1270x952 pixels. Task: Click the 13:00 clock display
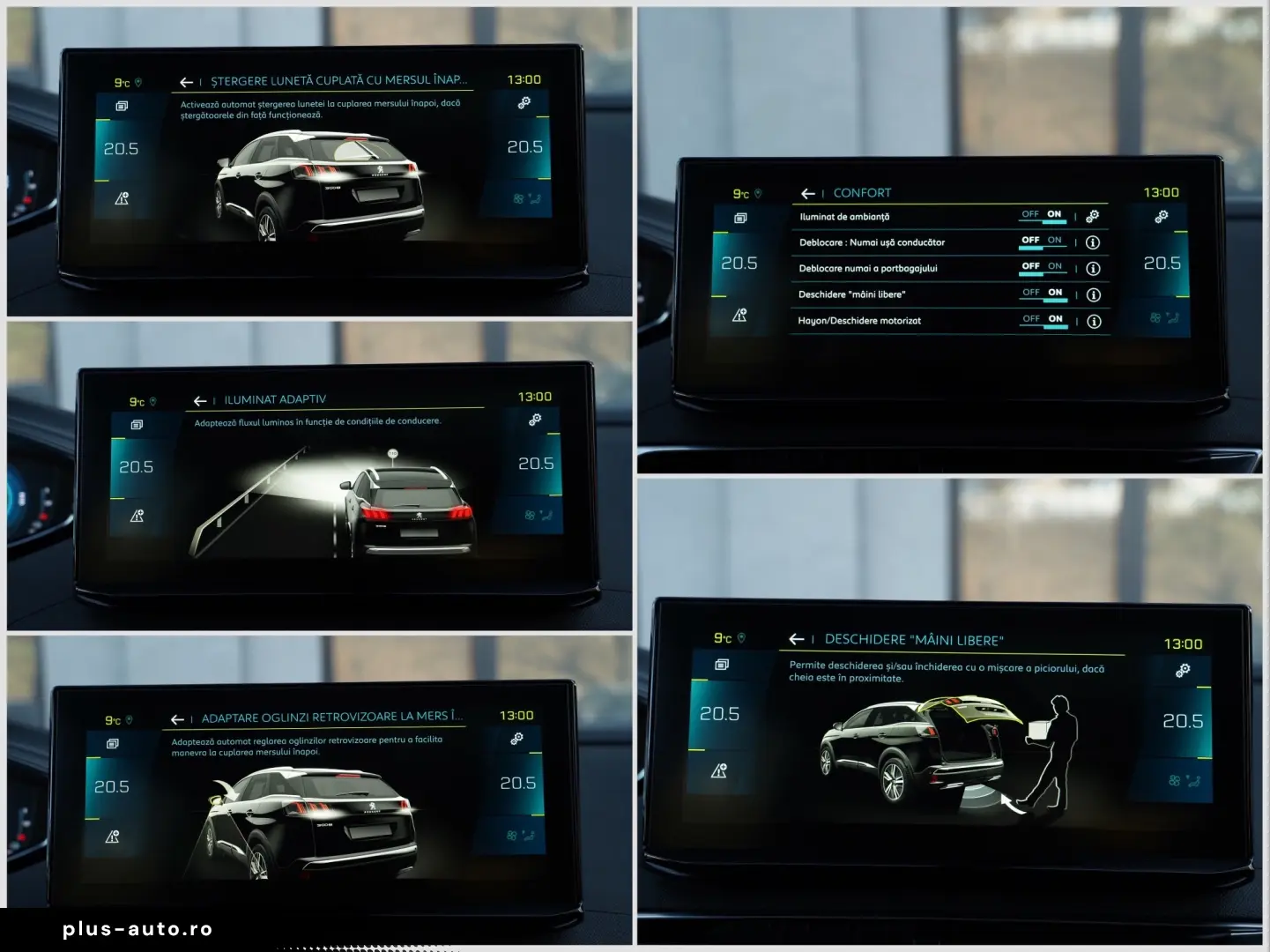click(x=1162, y=192)
